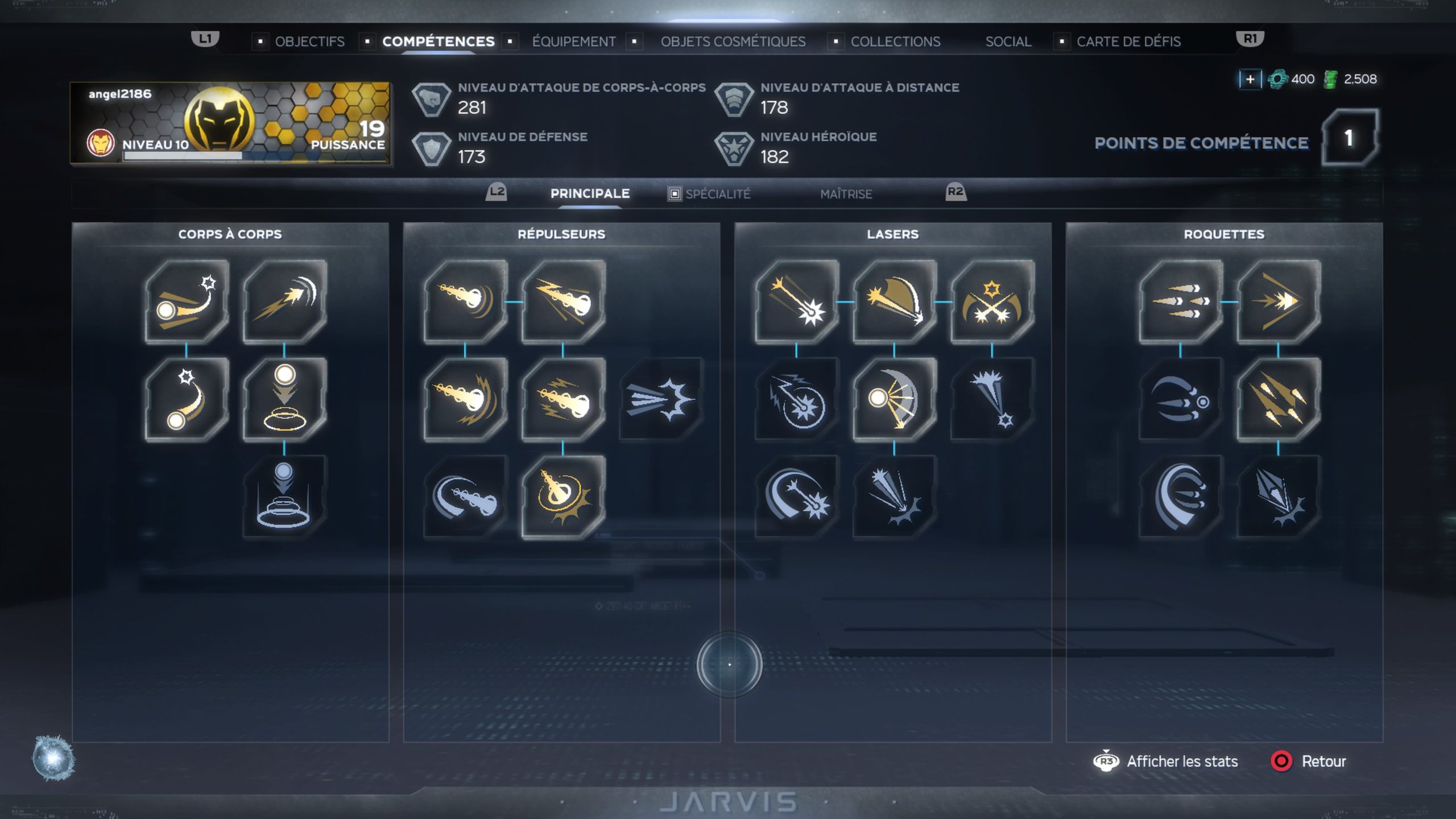1456x819 pixels.
Task: Choose the first Roquettes skill with four missiles
Action: [1181, 302]
